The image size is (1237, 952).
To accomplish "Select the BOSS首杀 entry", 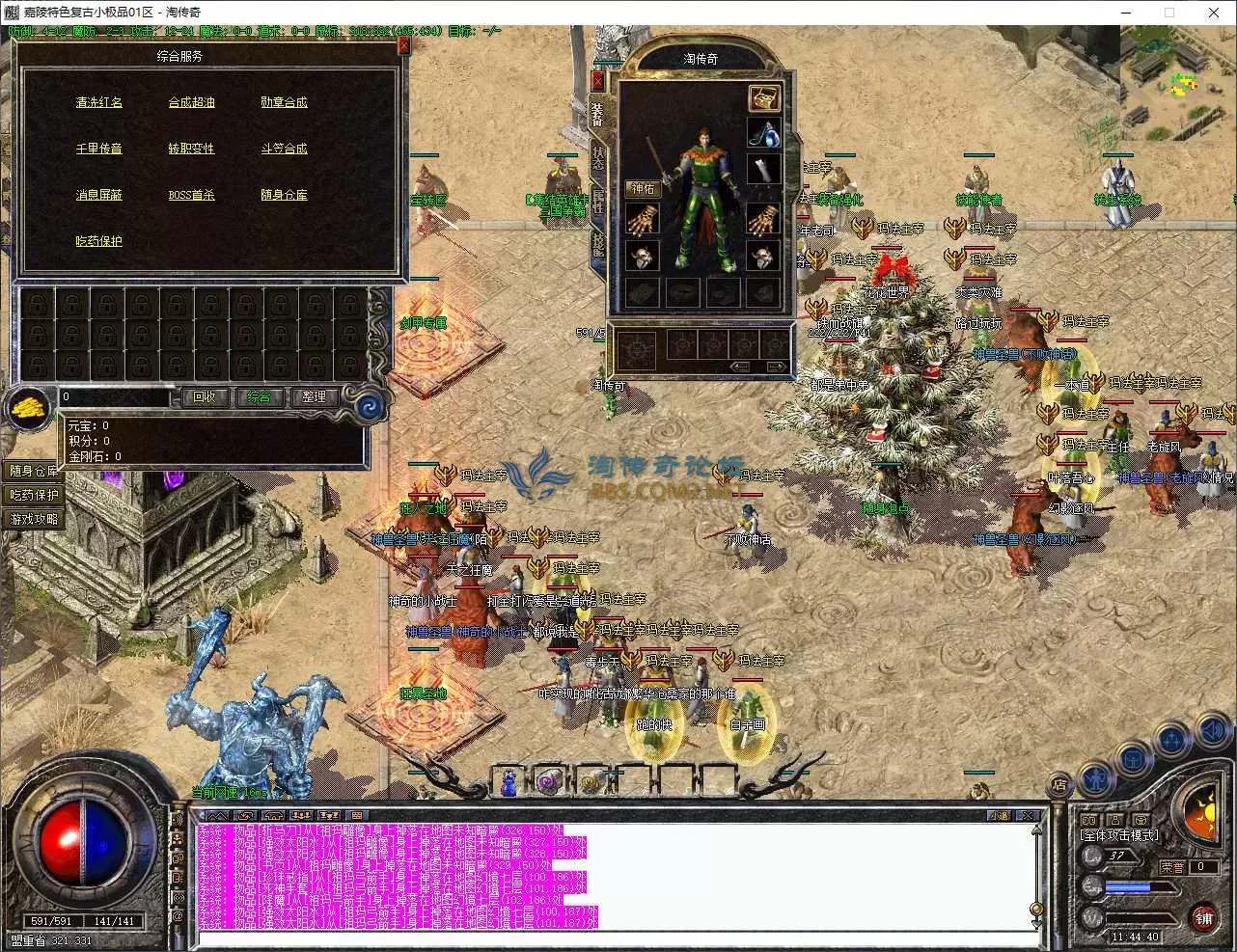I will pyautogui.click(x=191, y=195).
